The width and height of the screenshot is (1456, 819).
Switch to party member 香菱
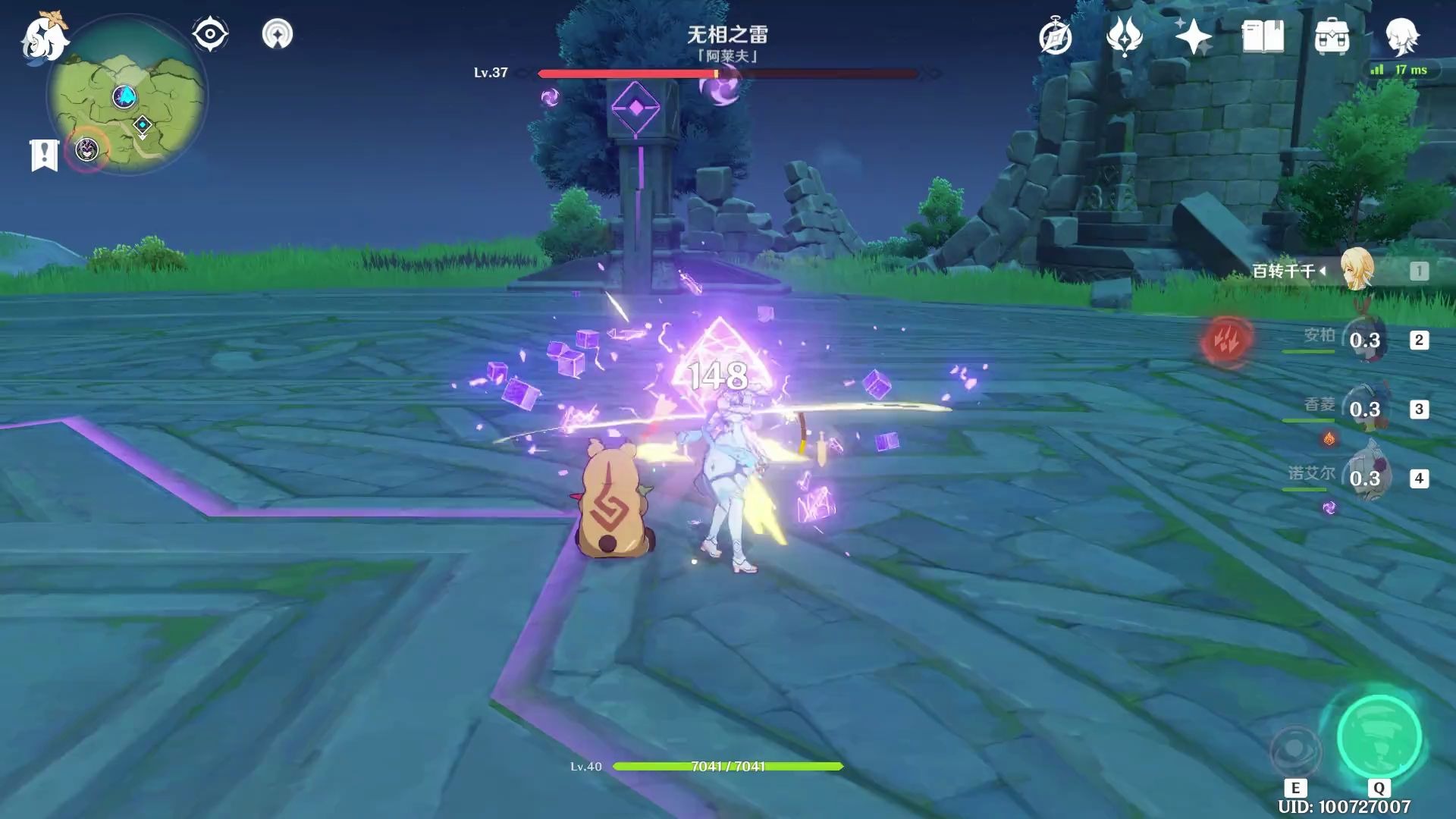tap(1365, 409)
